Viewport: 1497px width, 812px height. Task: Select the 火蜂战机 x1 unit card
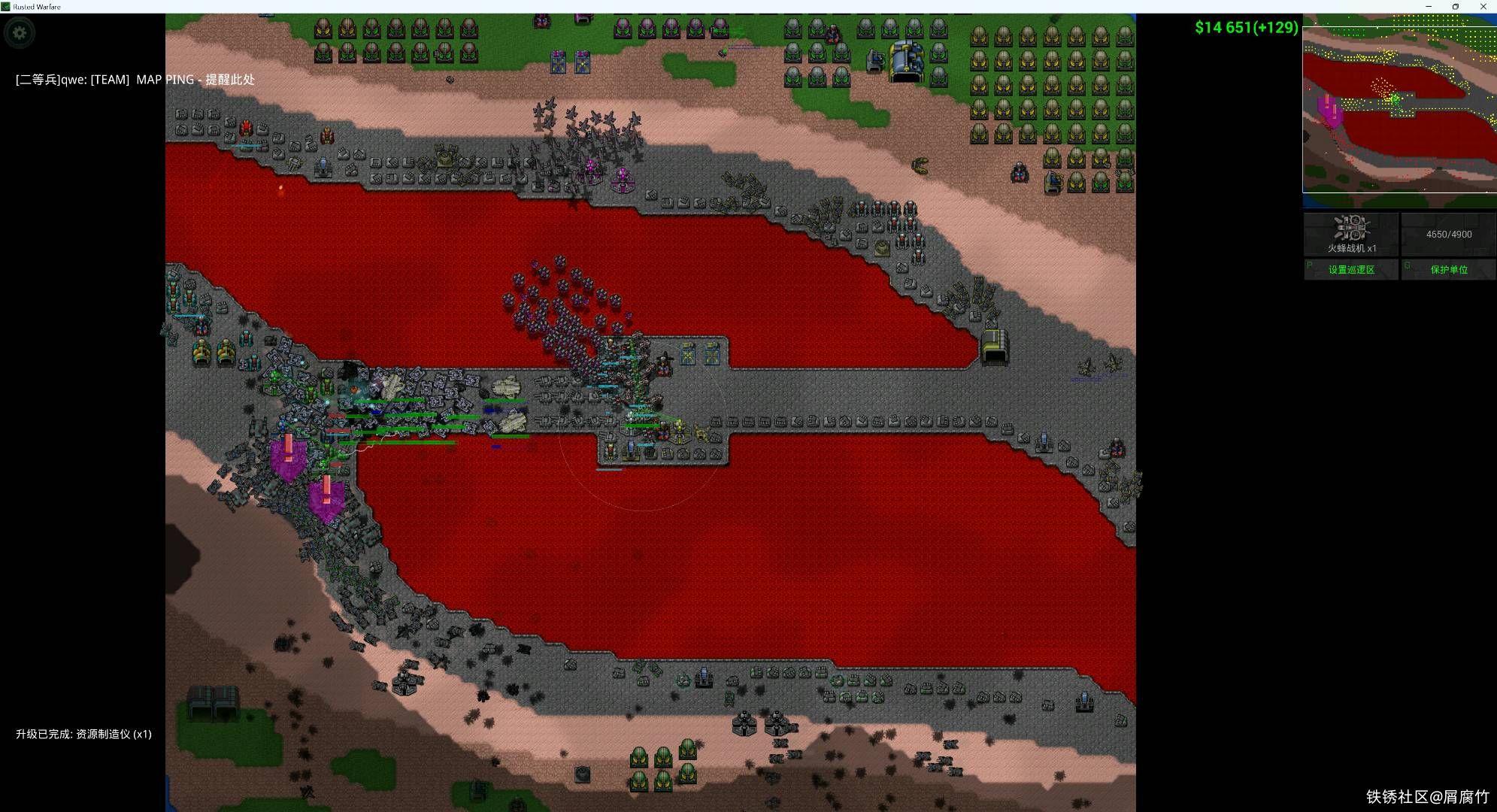pos(1350,234)
